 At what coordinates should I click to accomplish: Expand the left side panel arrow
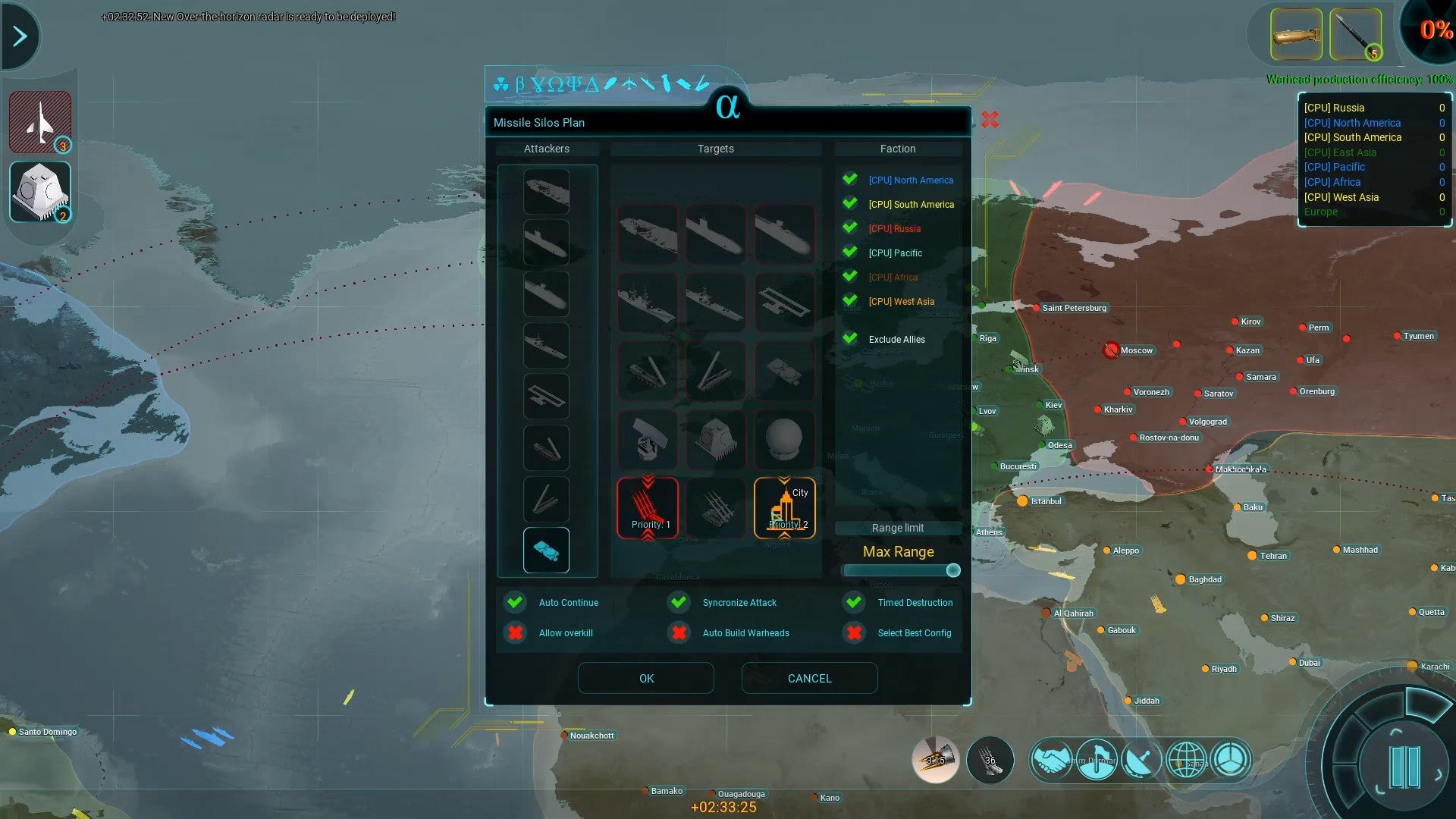click(x=19, y=35)
